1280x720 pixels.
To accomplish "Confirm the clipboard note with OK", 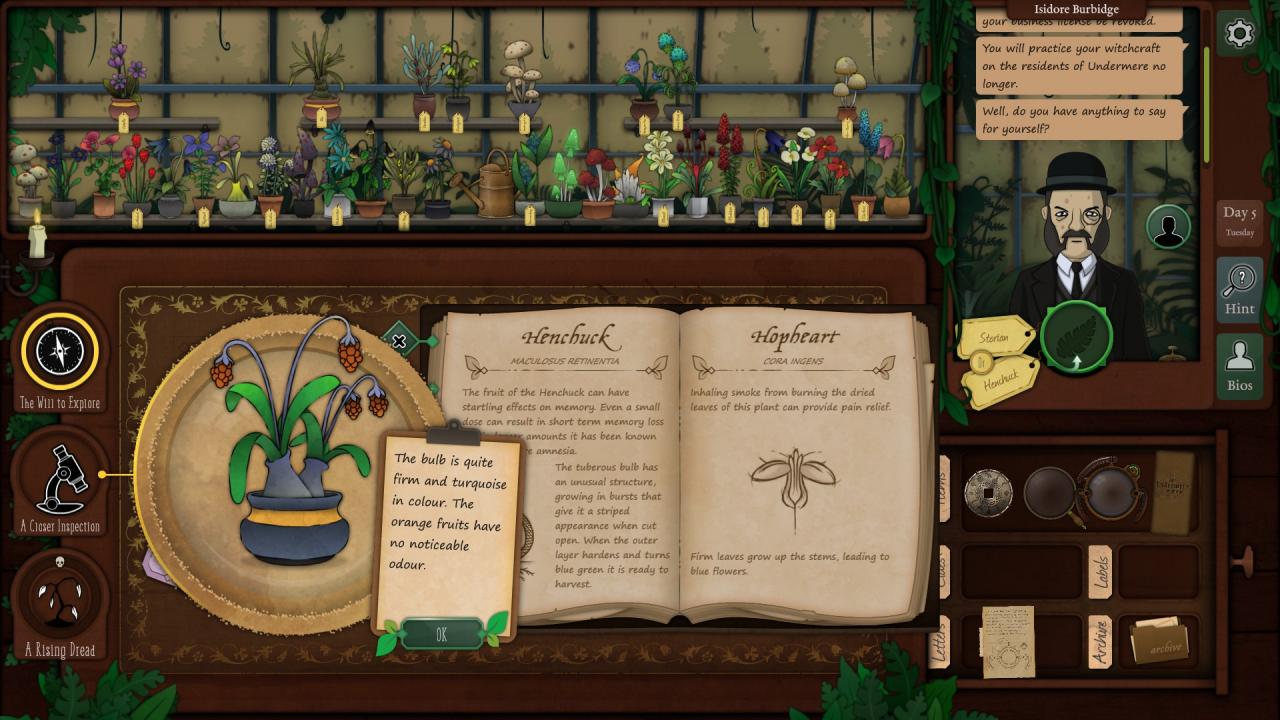I will click(x=441, y=634).
